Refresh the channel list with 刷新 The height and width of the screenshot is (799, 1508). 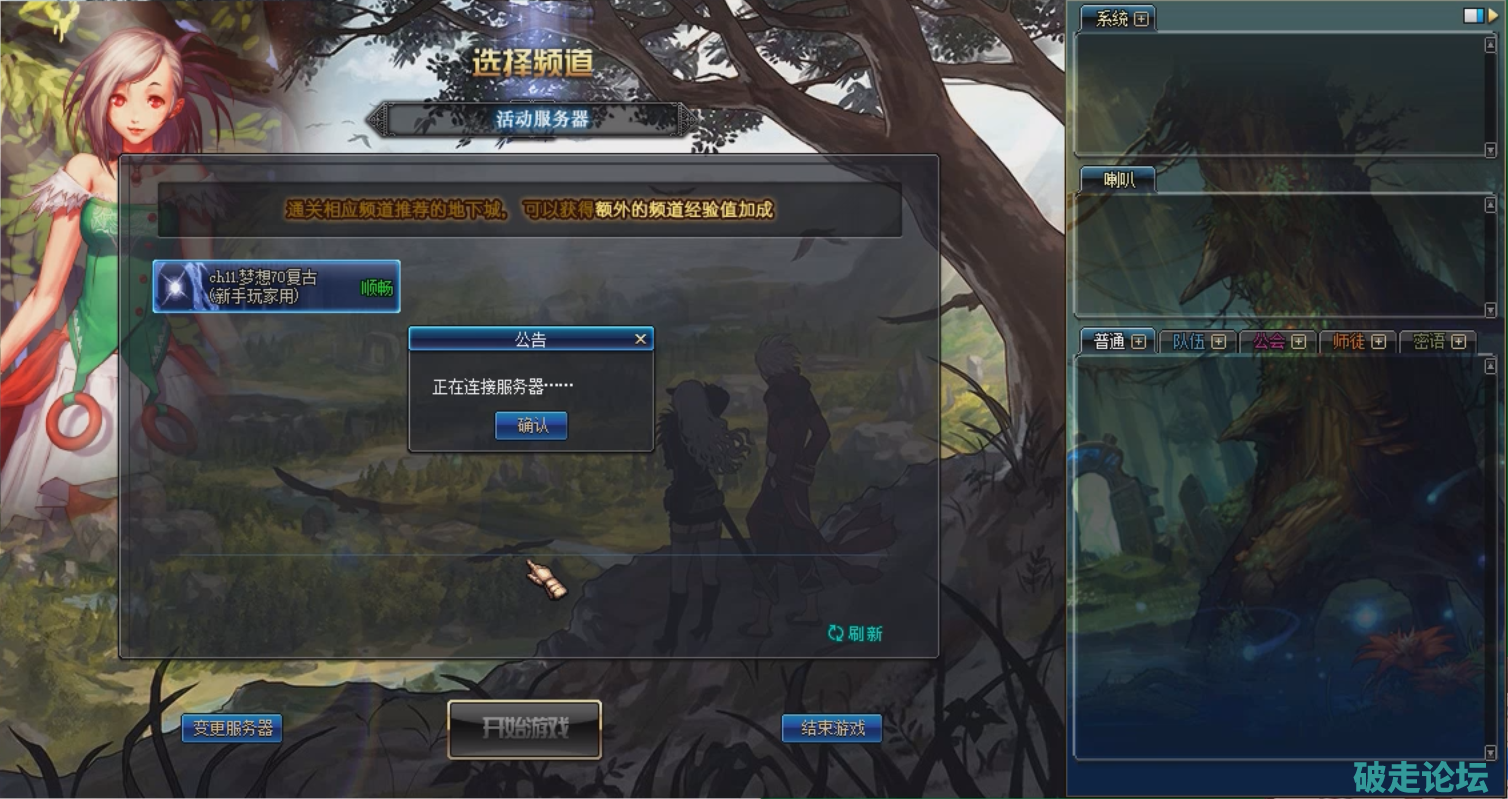click(855, 633)
